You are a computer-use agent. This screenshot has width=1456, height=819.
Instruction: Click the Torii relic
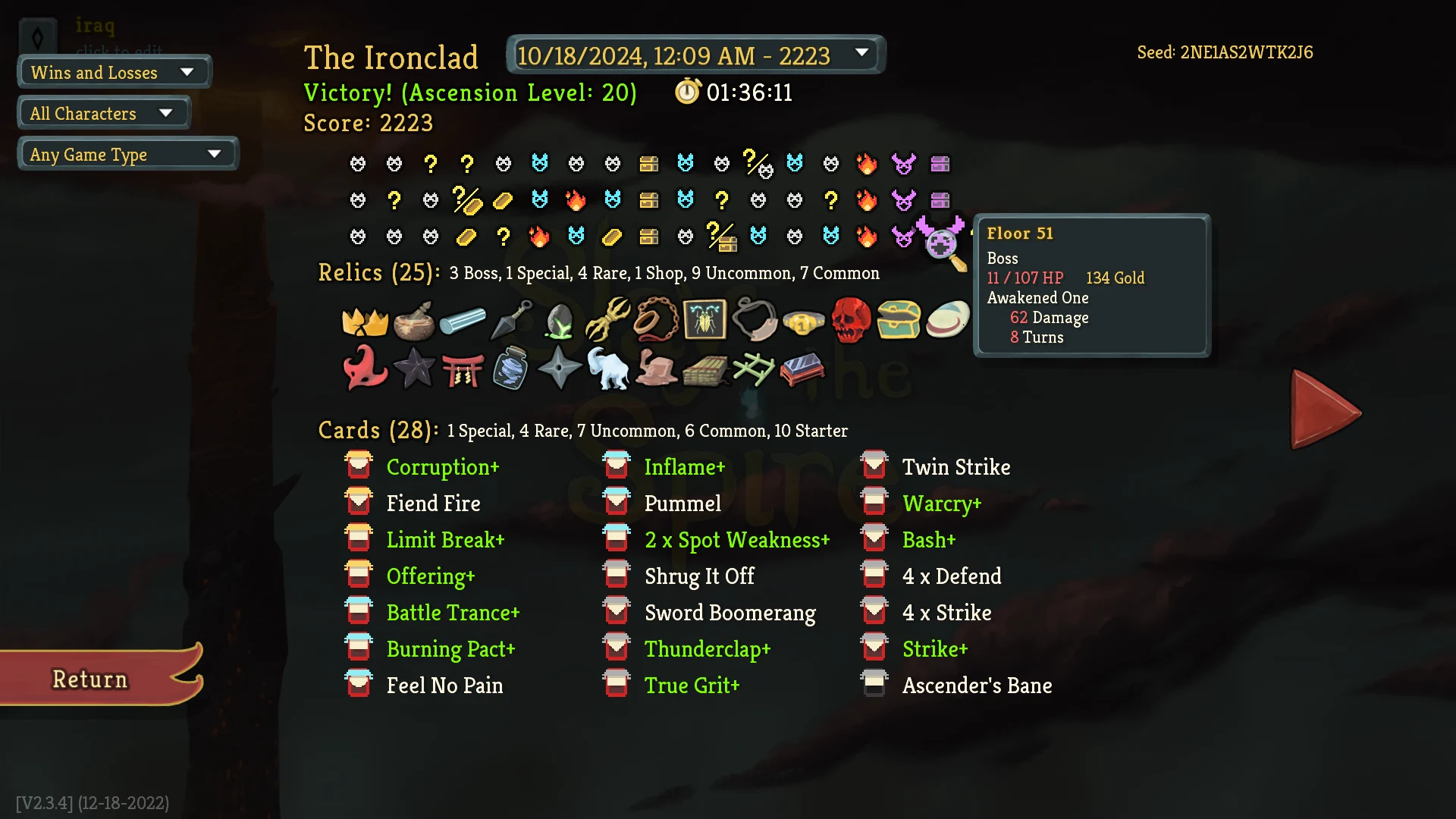pos(465,369)
